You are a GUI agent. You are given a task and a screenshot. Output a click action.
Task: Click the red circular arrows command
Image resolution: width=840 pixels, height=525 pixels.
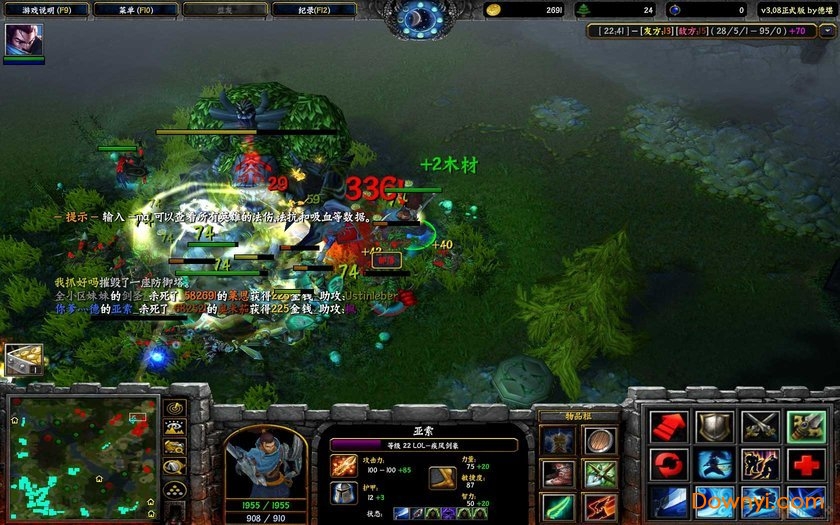[x=668, y=464]
